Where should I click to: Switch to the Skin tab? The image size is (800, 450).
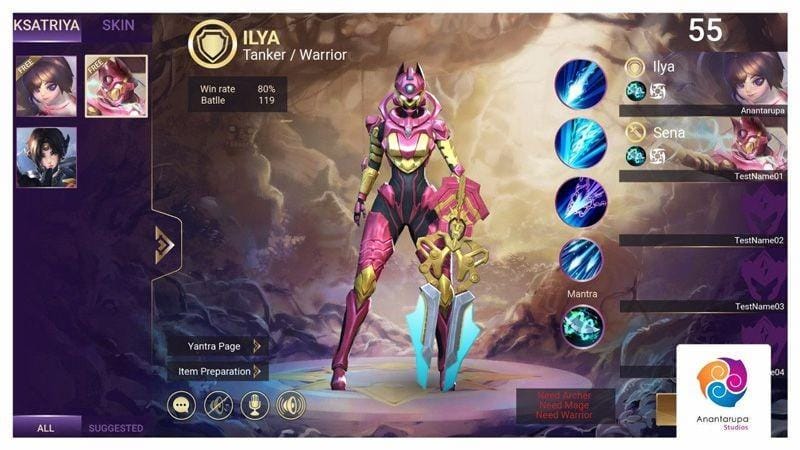(x=119, y=26)
